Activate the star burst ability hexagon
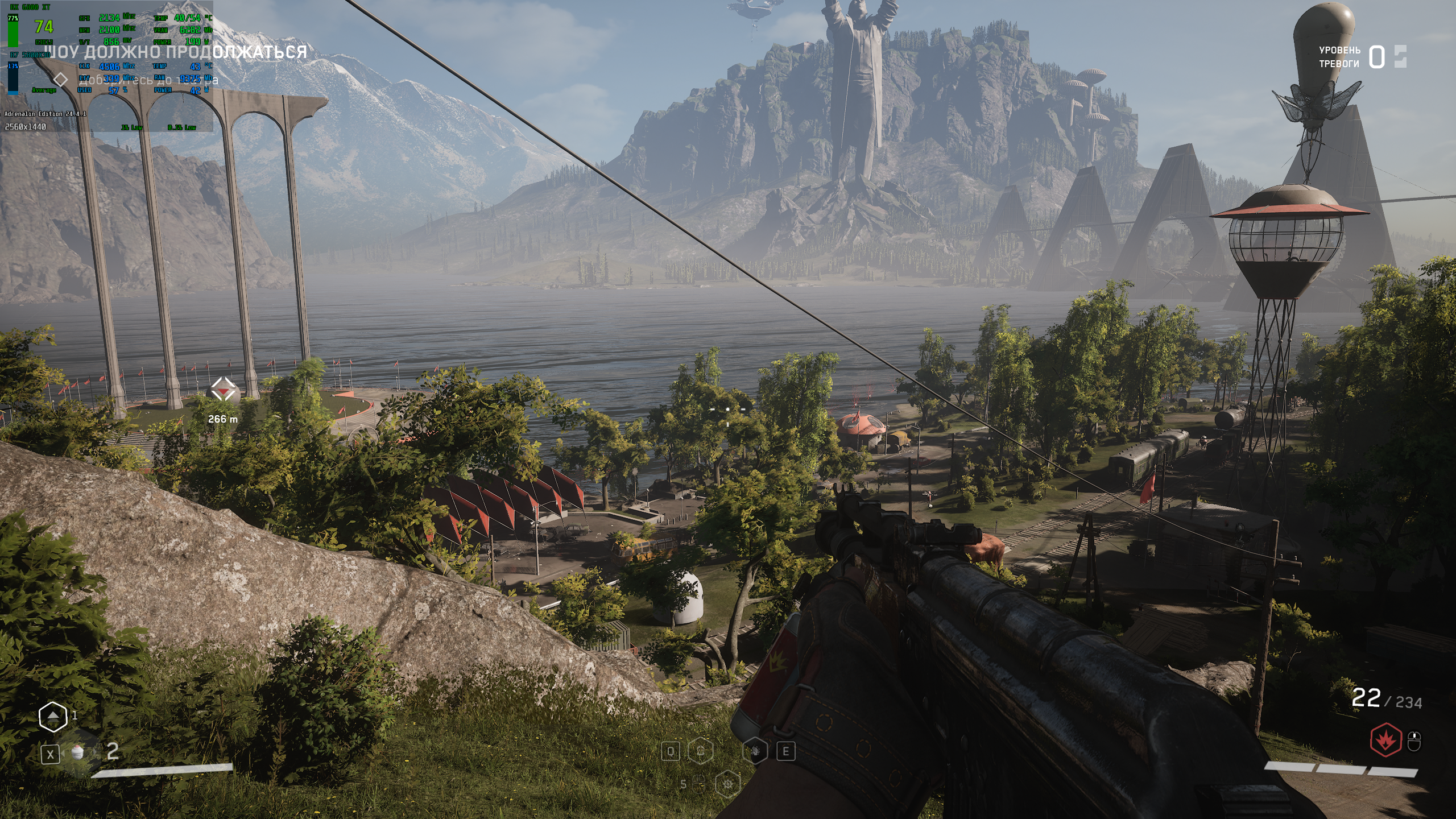1456x819 pixels. coord(727,784)
